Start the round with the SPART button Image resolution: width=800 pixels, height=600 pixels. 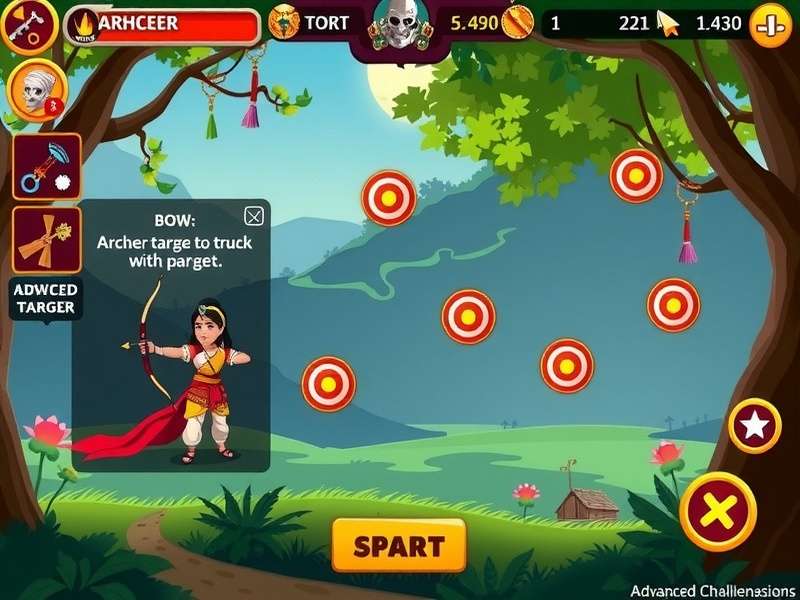399,546
